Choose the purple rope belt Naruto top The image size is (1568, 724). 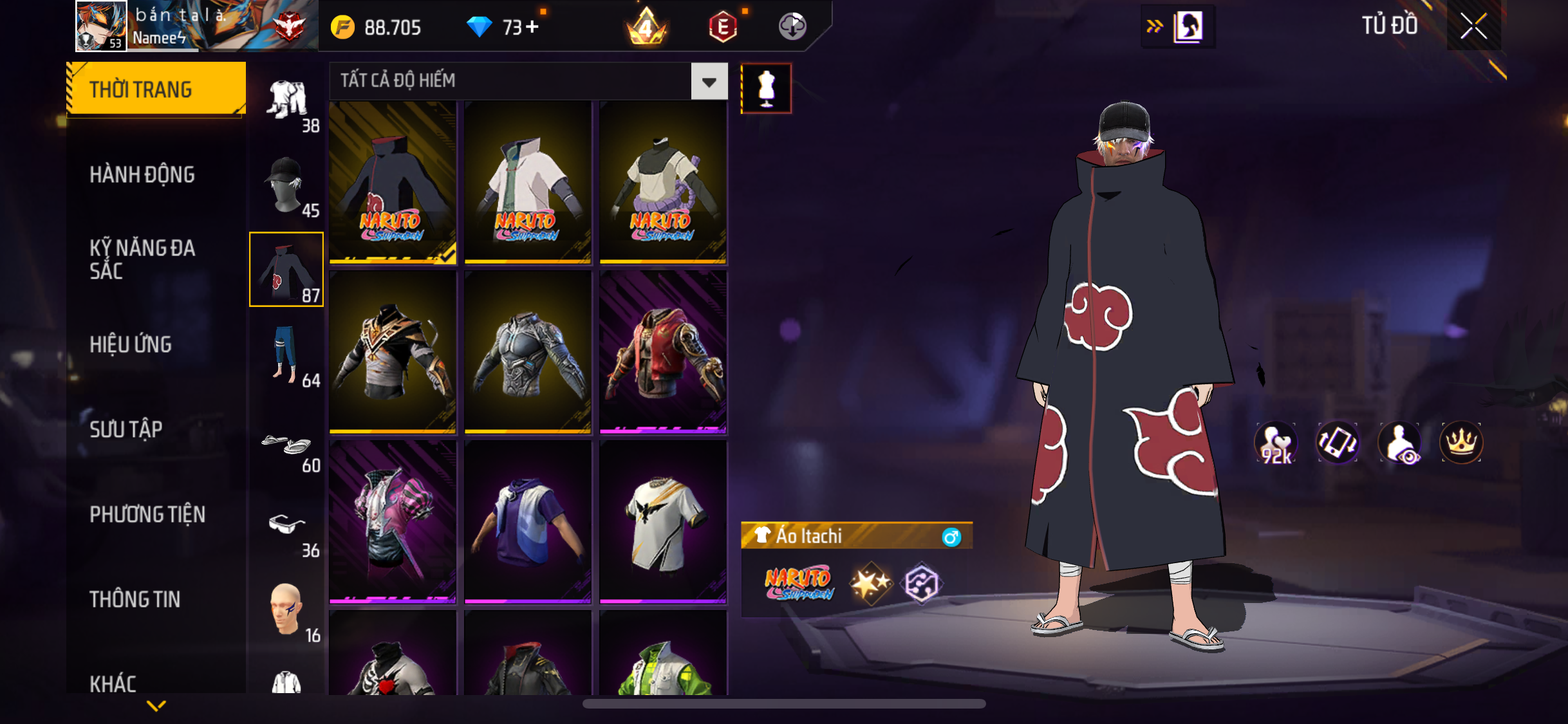tap(662, 183)
